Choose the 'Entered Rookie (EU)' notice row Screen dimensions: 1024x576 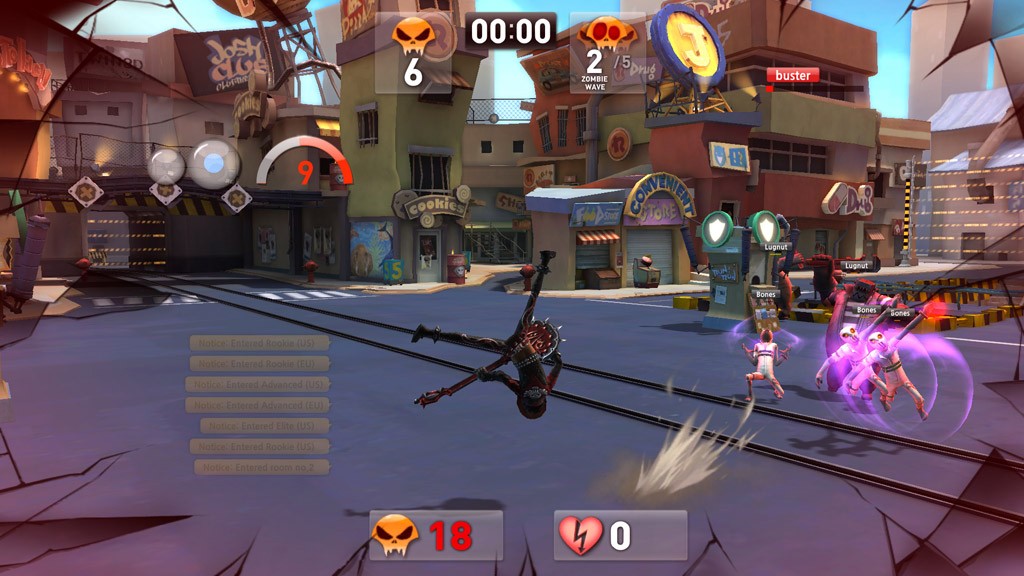pos(258,364)
